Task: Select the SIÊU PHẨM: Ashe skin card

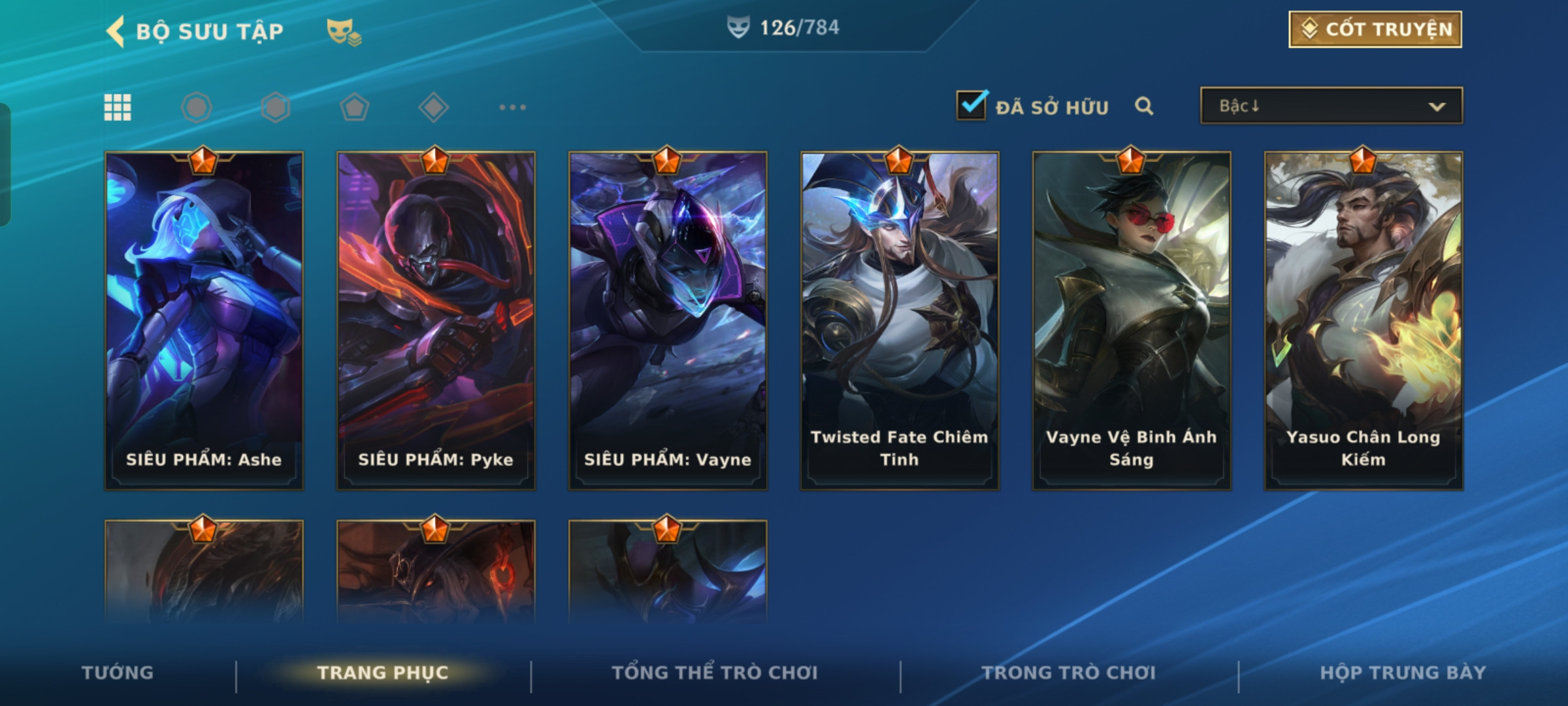Action: (204, 320)
